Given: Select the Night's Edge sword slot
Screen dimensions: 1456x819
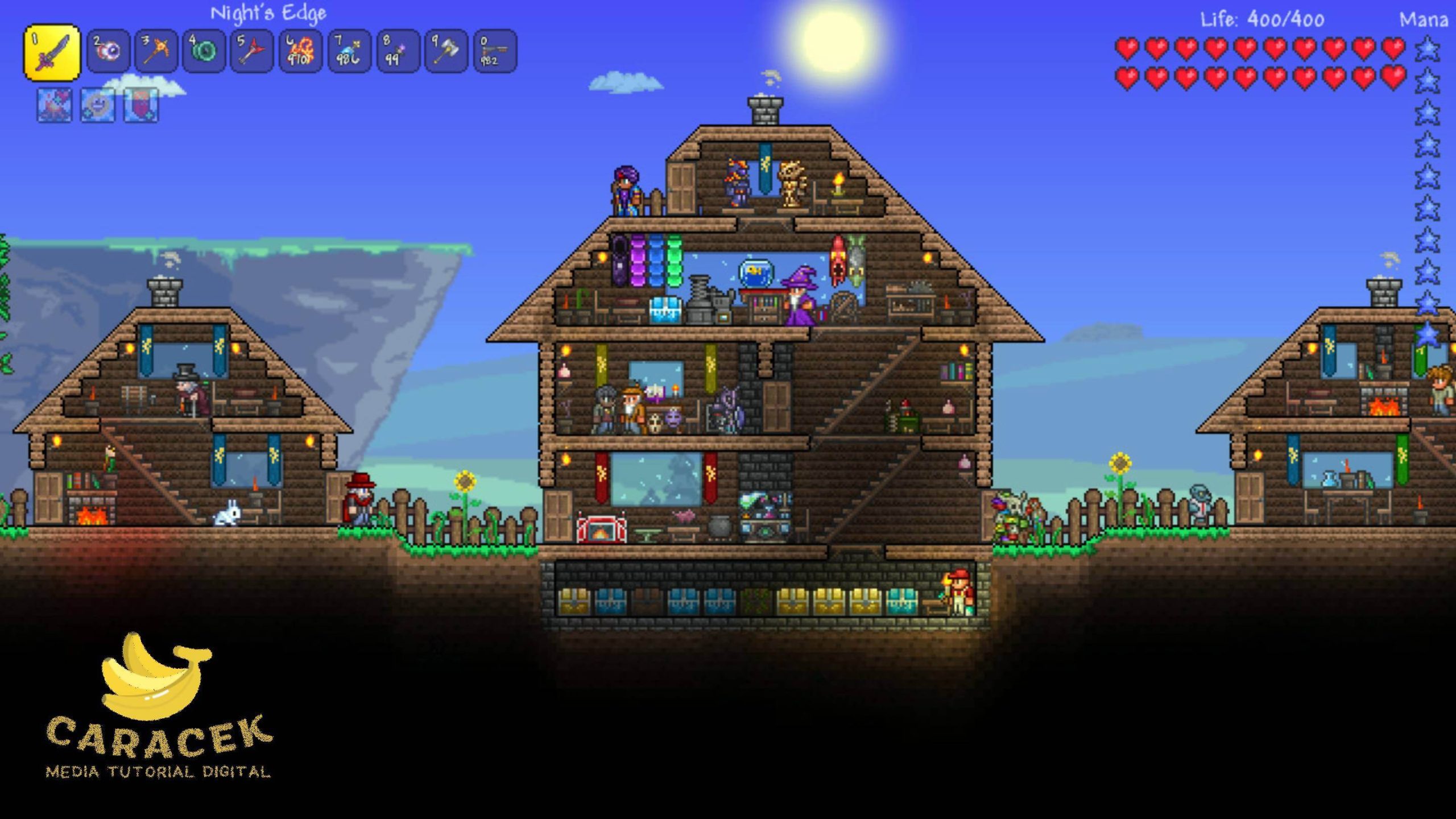Looking at the screenshot, I should [x=52, y=52].
